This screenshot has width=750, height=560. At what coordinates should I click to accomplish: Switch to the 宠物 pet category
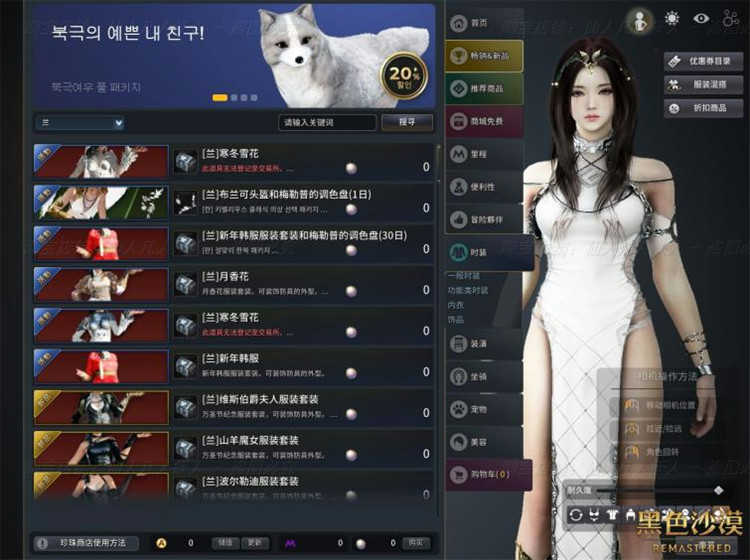[483, 409]
